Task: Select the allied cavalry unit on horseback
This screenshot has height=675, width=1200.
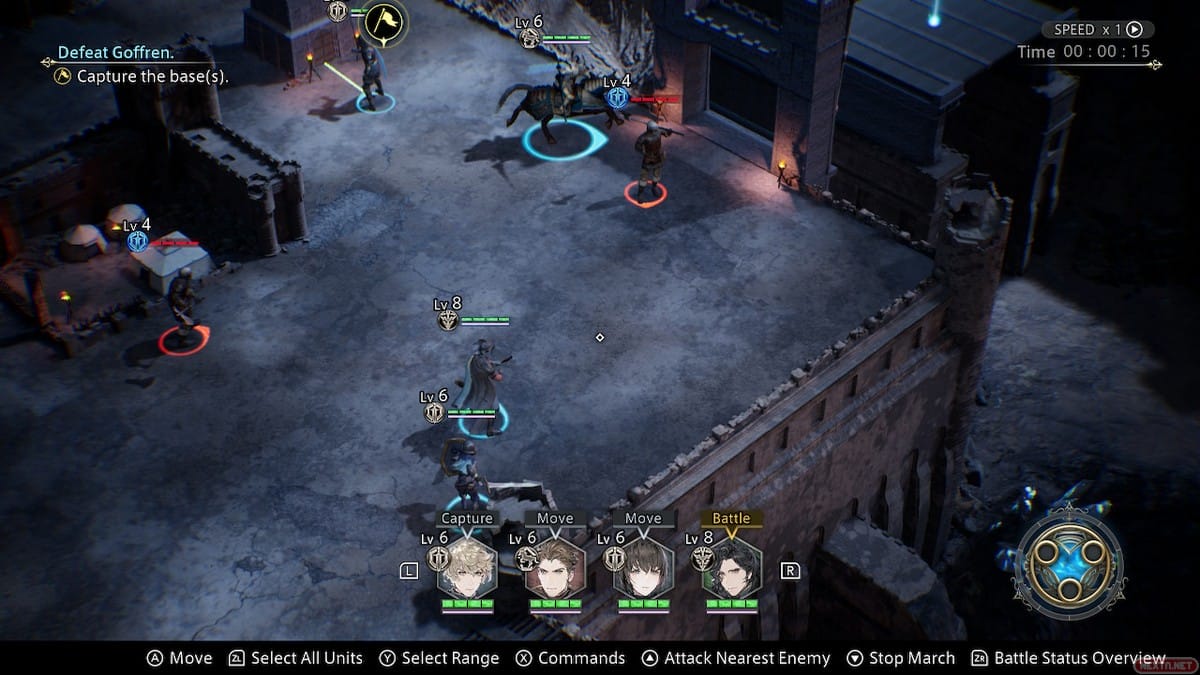Action: pyautogui.click(x=555, y=105)
